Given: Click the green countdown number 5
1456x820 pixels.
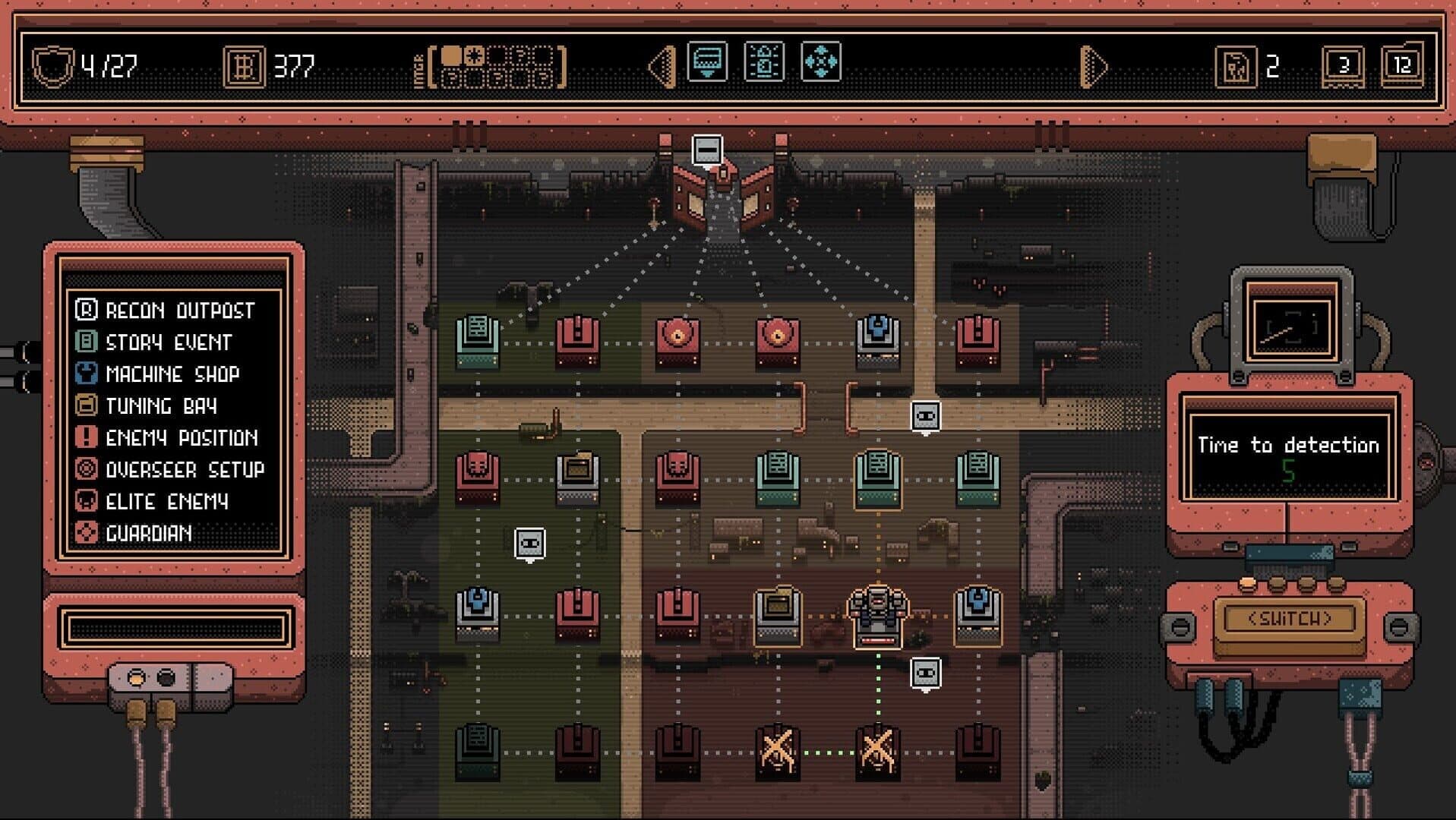Looking at the screenshot, I should coord(1291,469).
